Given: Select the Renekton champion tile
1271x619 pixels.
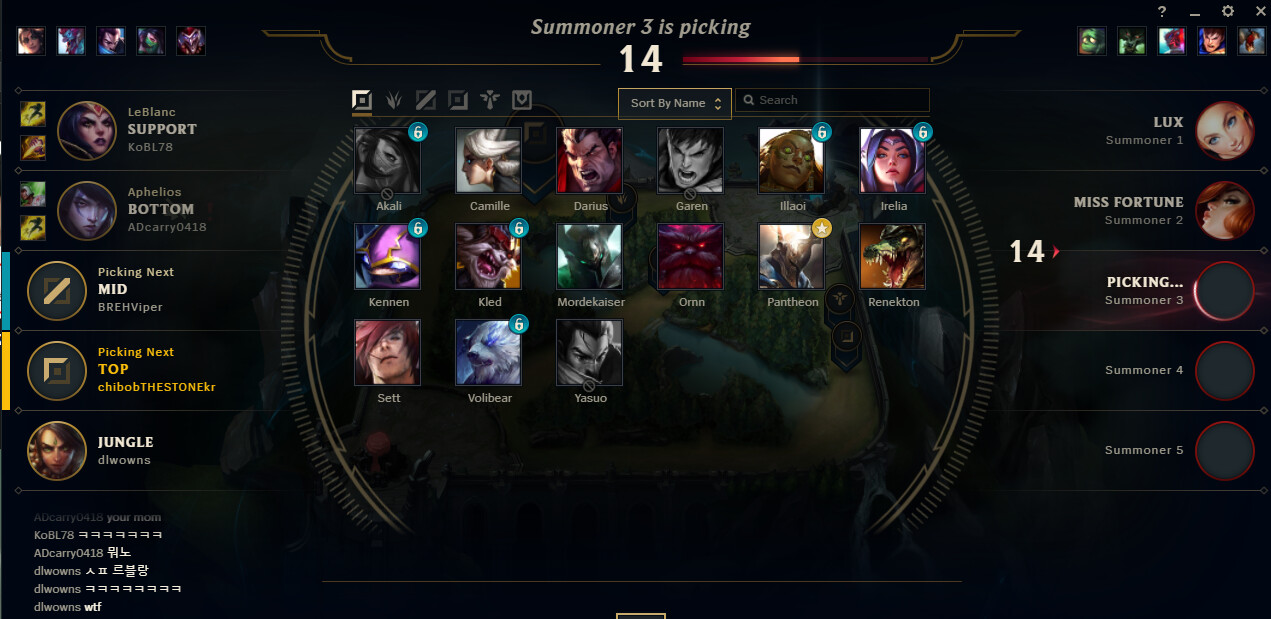Looking at the screenshot, I should tap(892, 256).
